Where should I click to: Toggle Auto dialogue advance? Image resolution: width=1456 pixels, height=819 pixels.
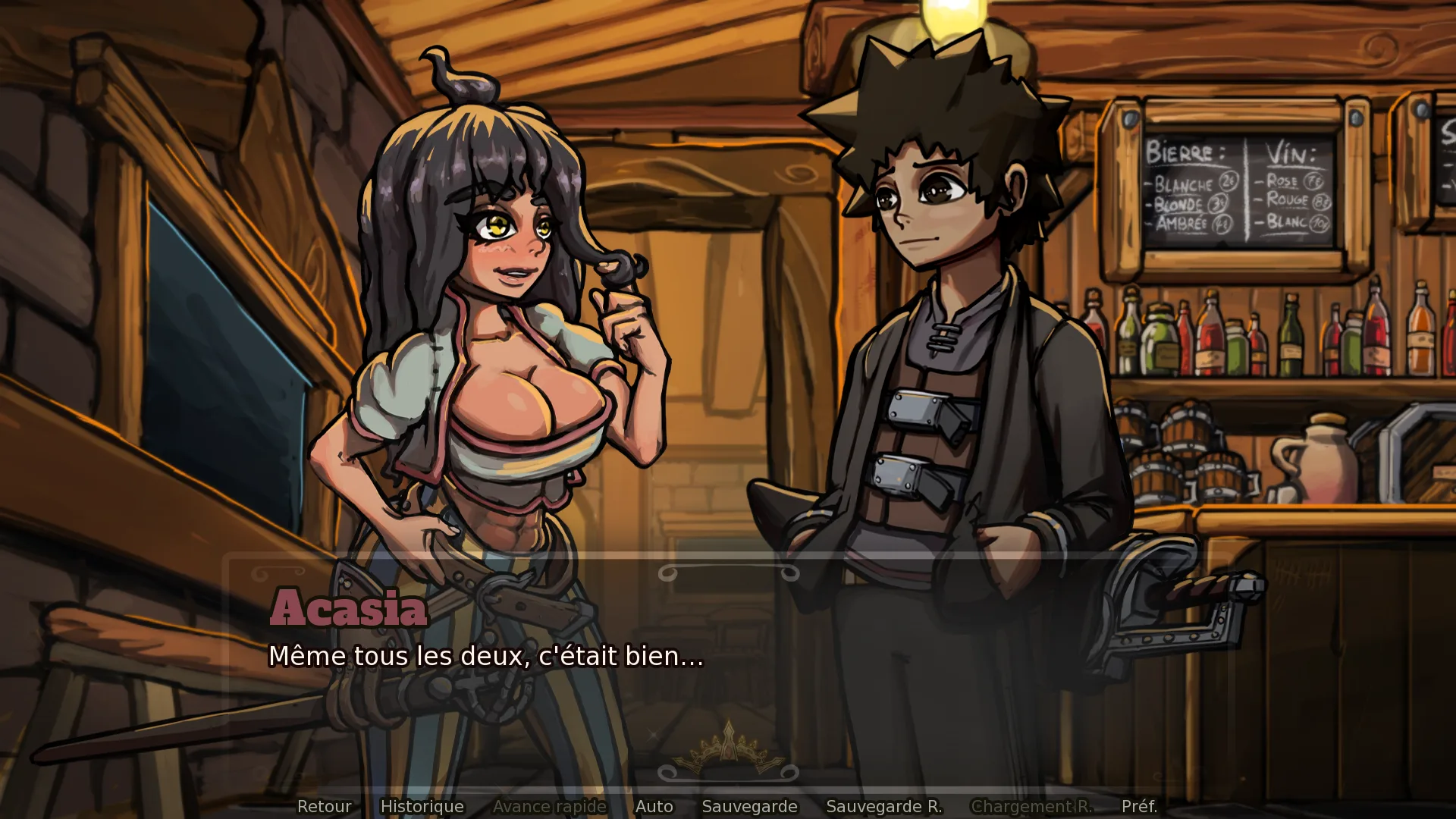(x=654, y=806)
